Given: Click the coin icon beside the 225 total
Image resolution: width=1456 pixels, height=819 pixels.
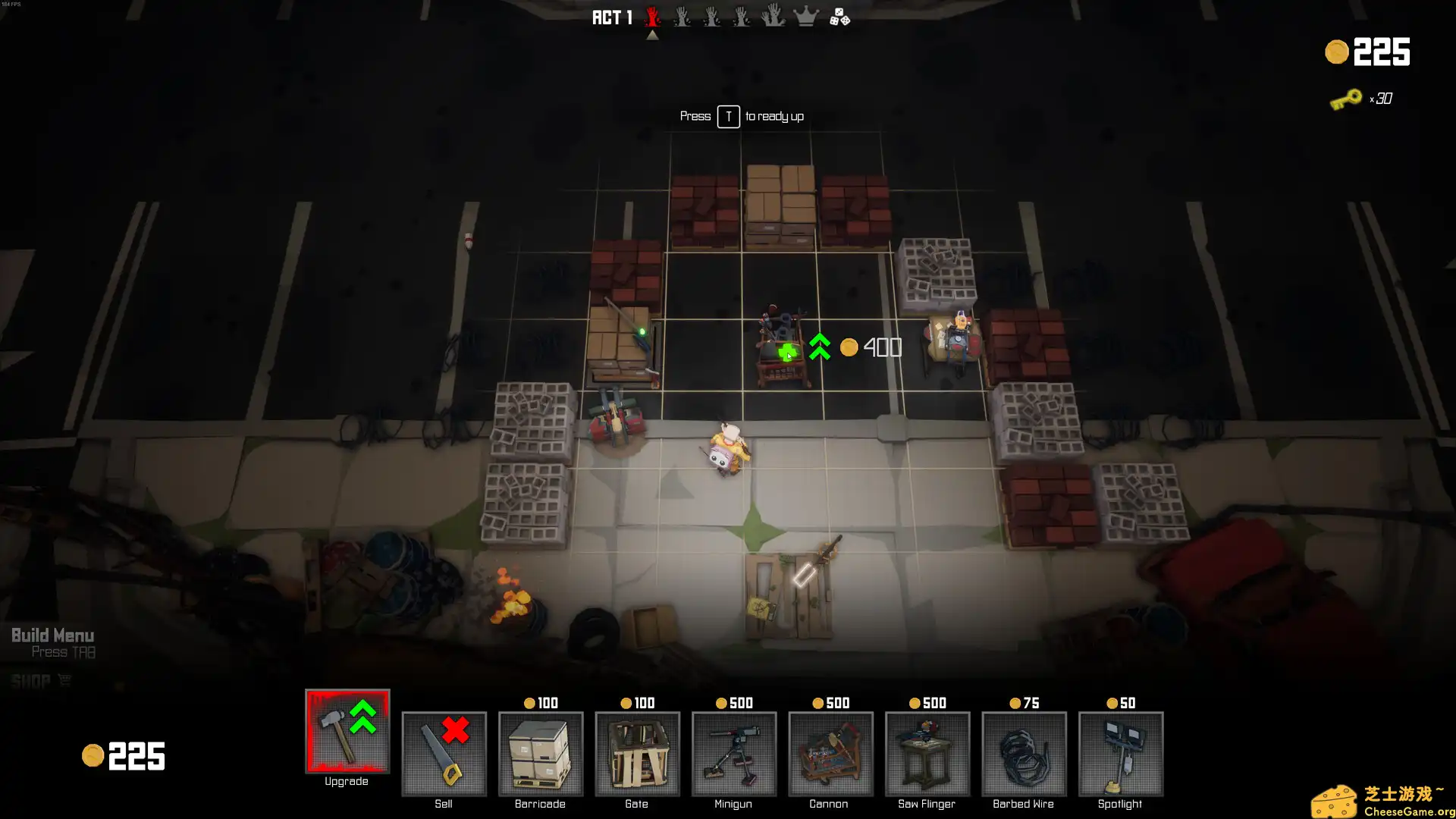Looking at the screenshot, I should pyautogui.click(x=1336, y=53).
